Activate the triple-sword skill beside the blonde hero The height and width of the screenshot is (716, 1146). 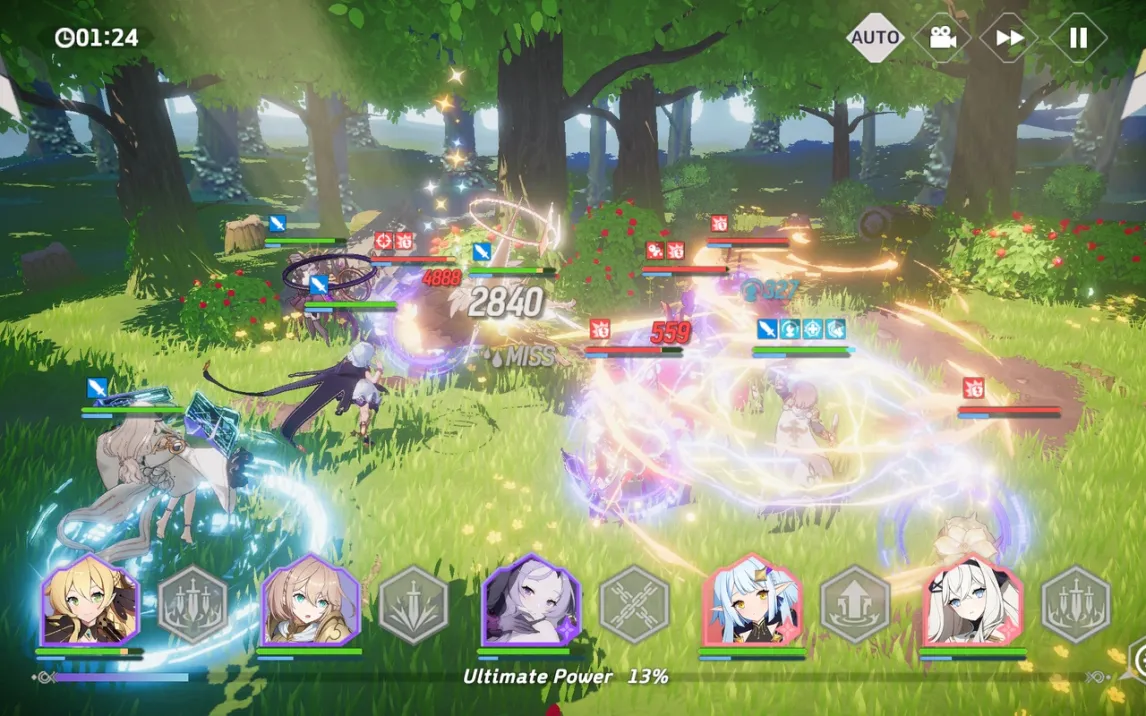click(193, 604)
